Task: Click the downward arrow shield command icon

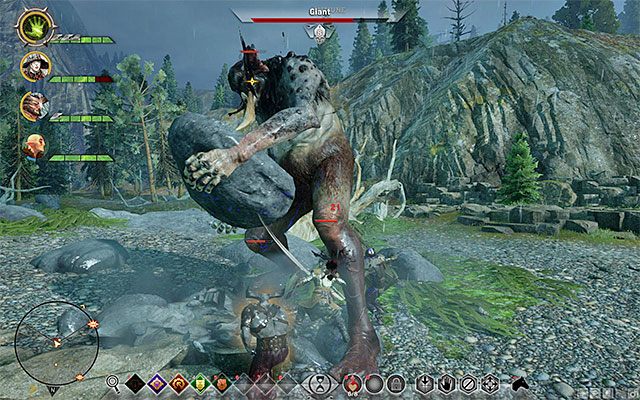Action: pyautogui.click(x=425, y=382)
